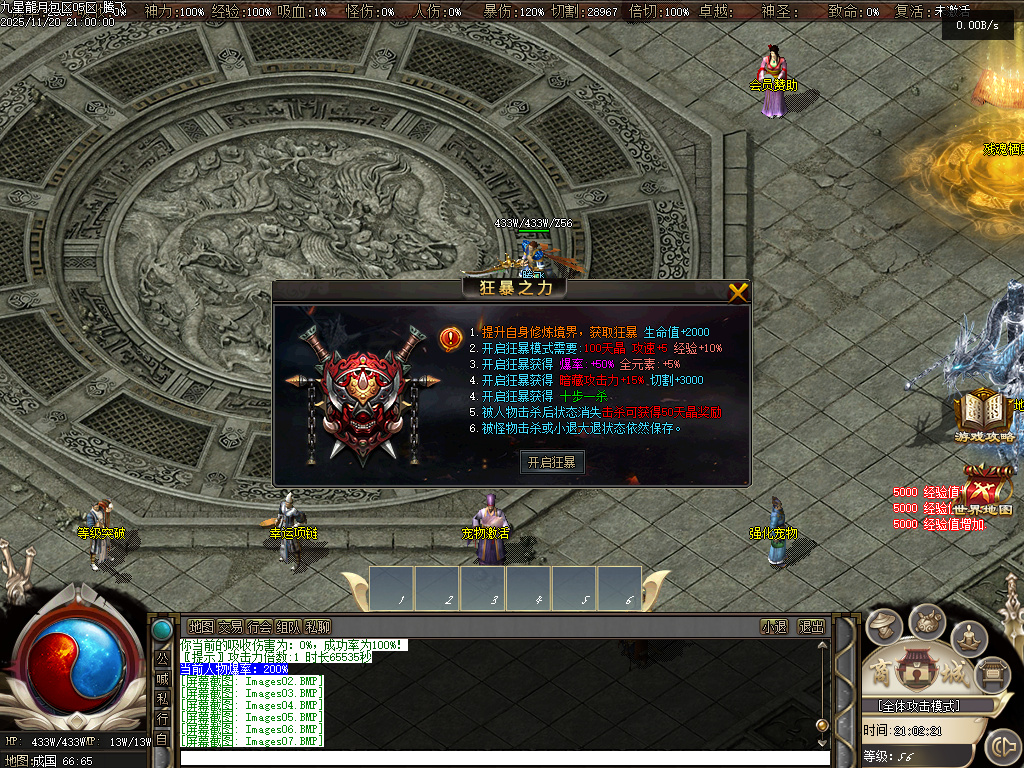Activate the 开启狂暴 button

tap(552, 462)
